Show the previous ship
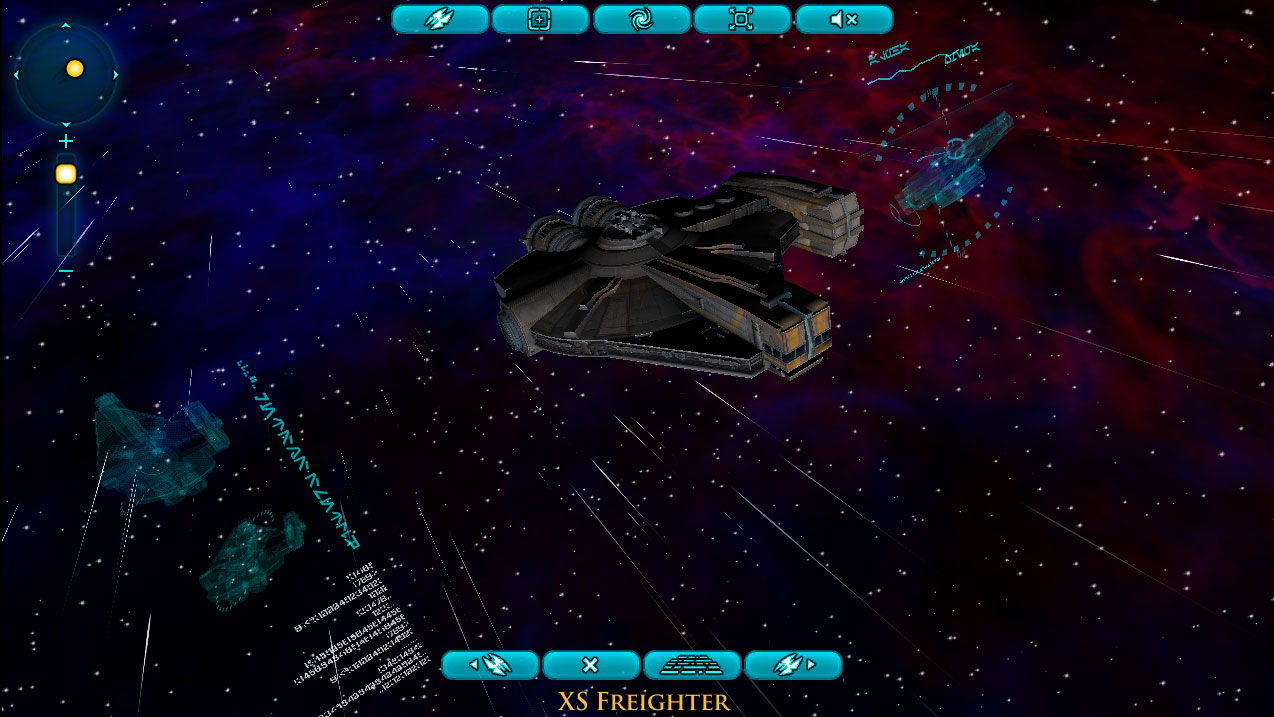Image resolution: width=1274 pixels, height=717 pixels. tap(490, 665)
